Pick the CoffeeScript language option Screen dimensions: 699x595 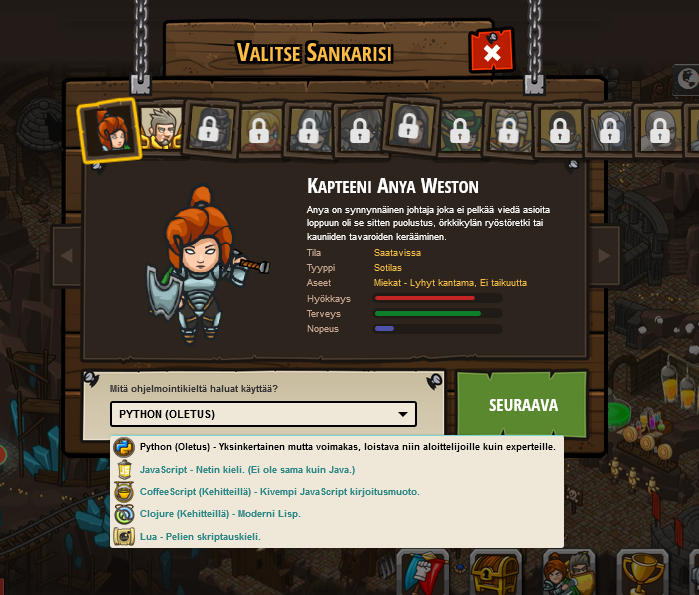[x=279, y=492]
